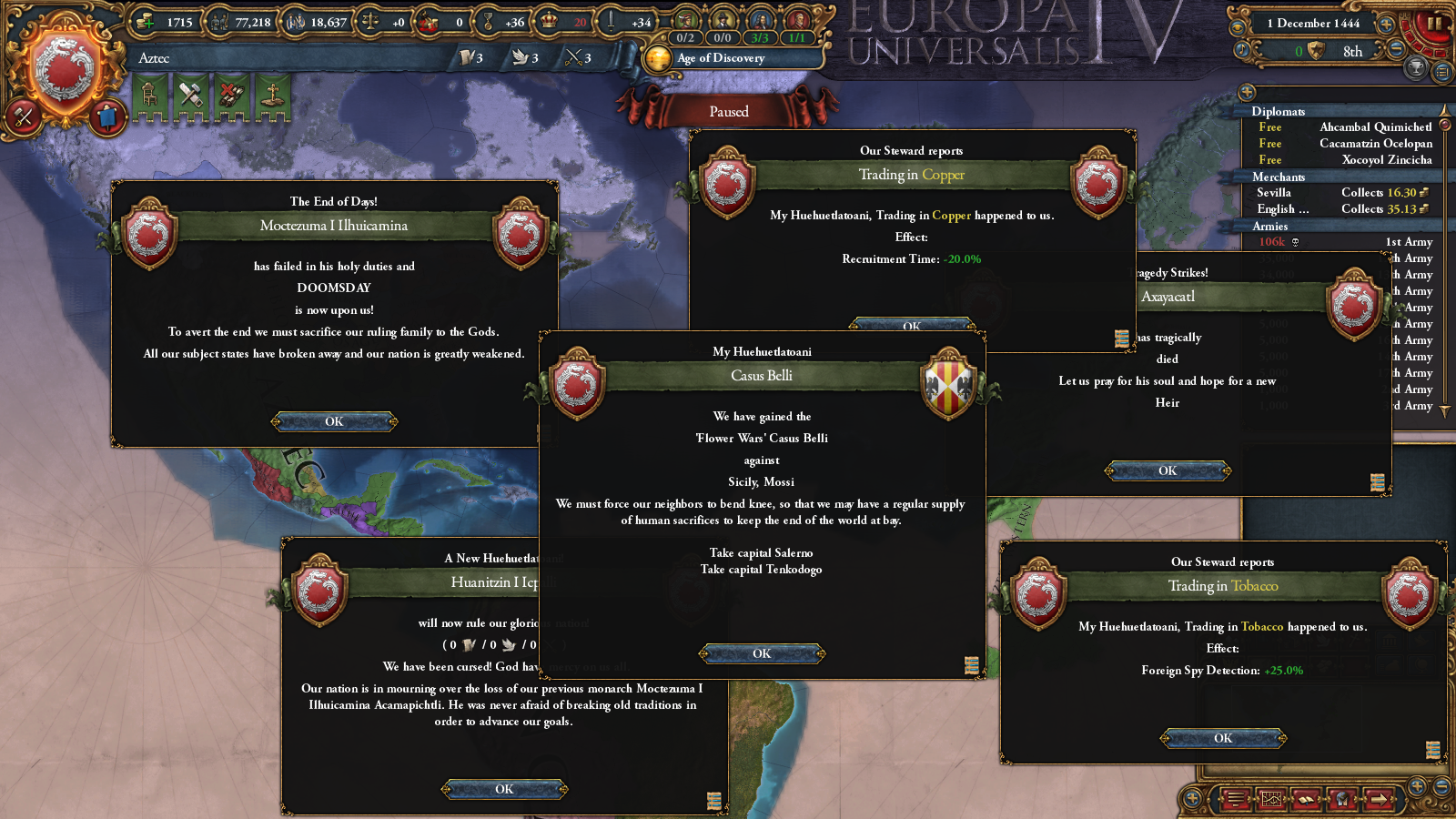Toggle the pause button near the date
1456x819 pixels.
1436,22
